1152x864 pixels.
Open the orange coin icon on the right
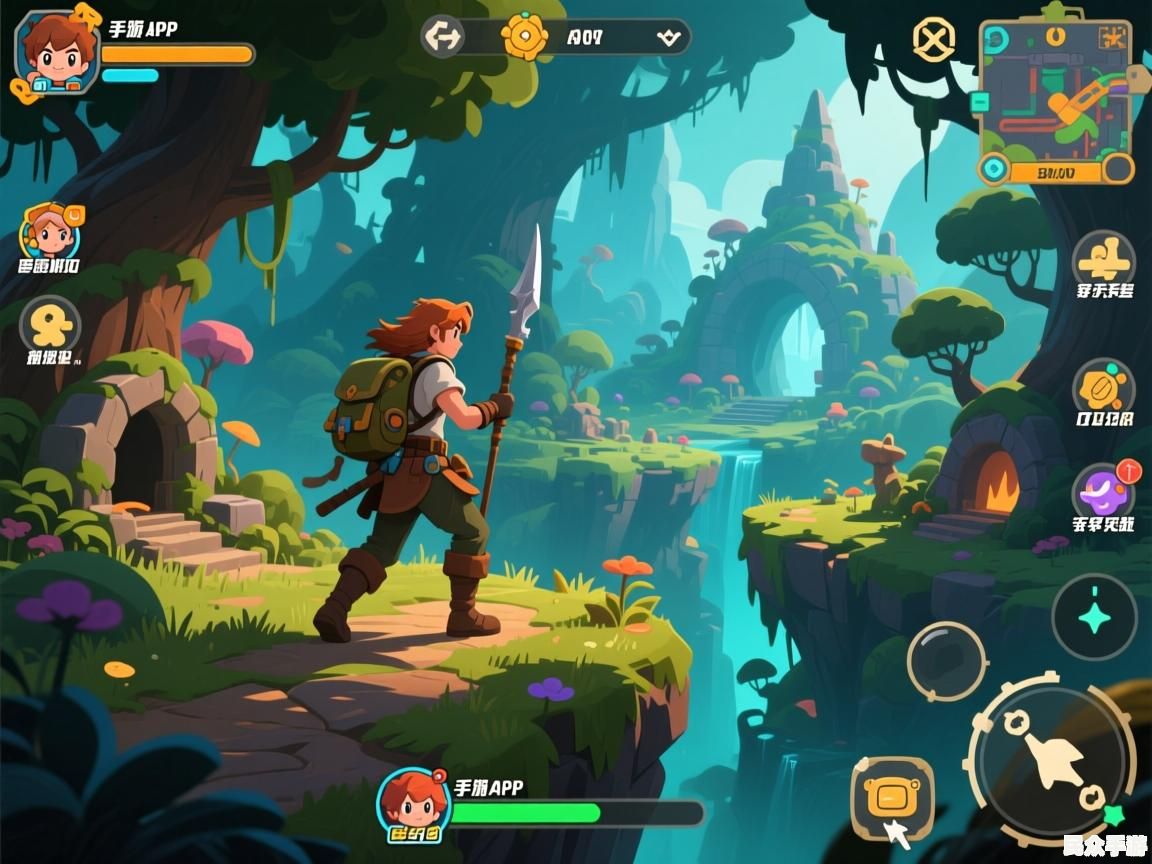[x=1103, y=388]
